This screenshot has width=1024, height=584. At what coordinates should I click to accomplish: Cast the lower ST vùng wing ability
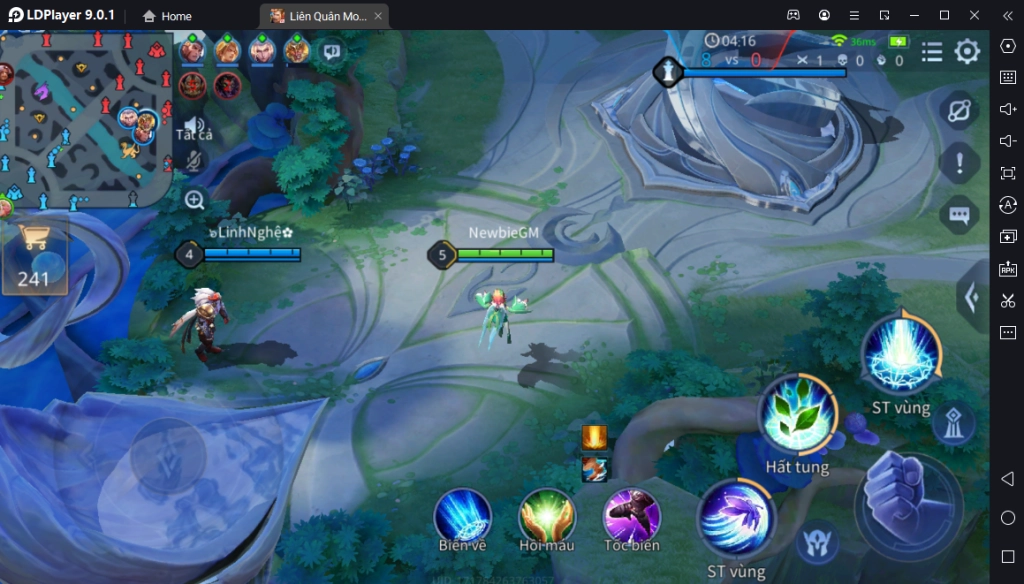pyautogui.click(x=736, y=519)
